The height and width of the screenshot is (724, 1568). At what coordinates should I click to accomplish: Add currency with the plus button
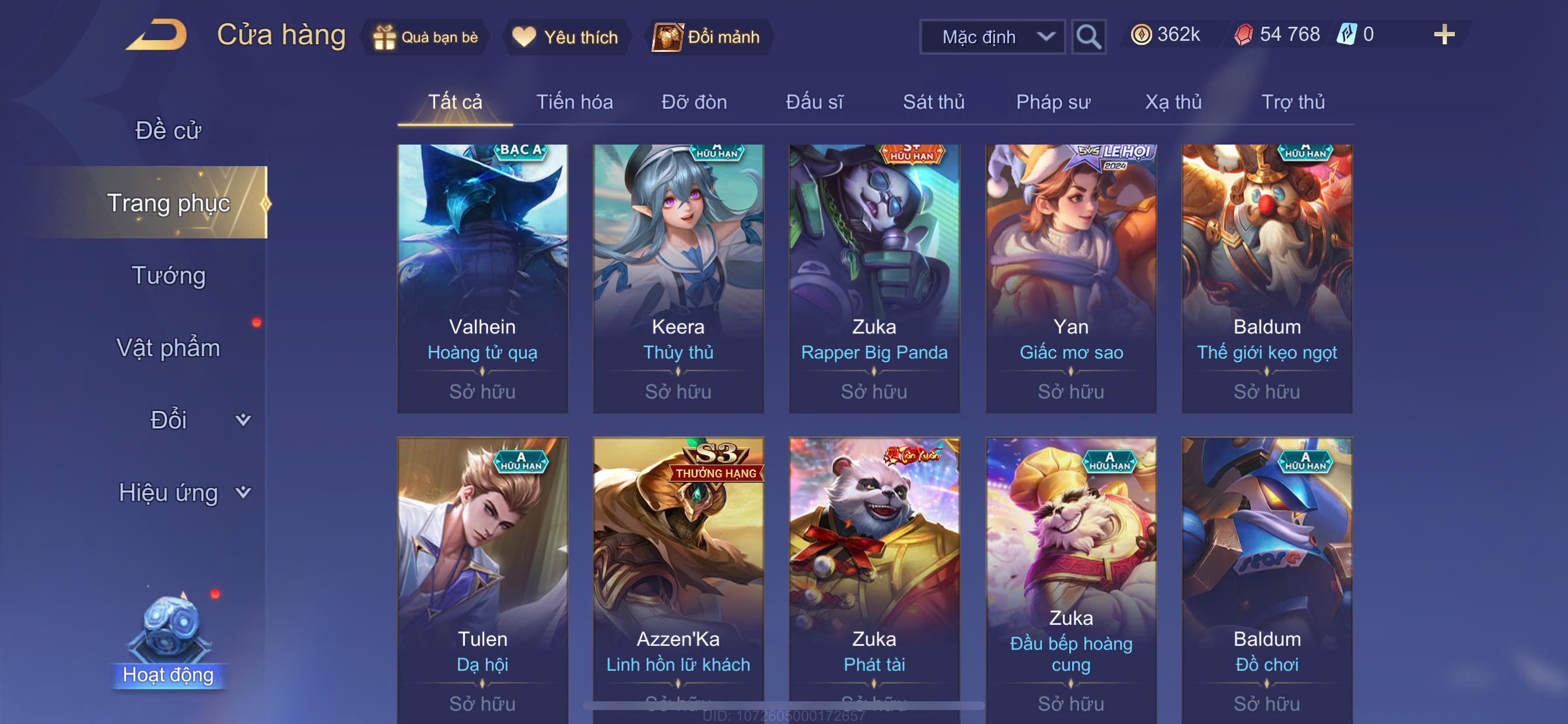coord(1443,34)
